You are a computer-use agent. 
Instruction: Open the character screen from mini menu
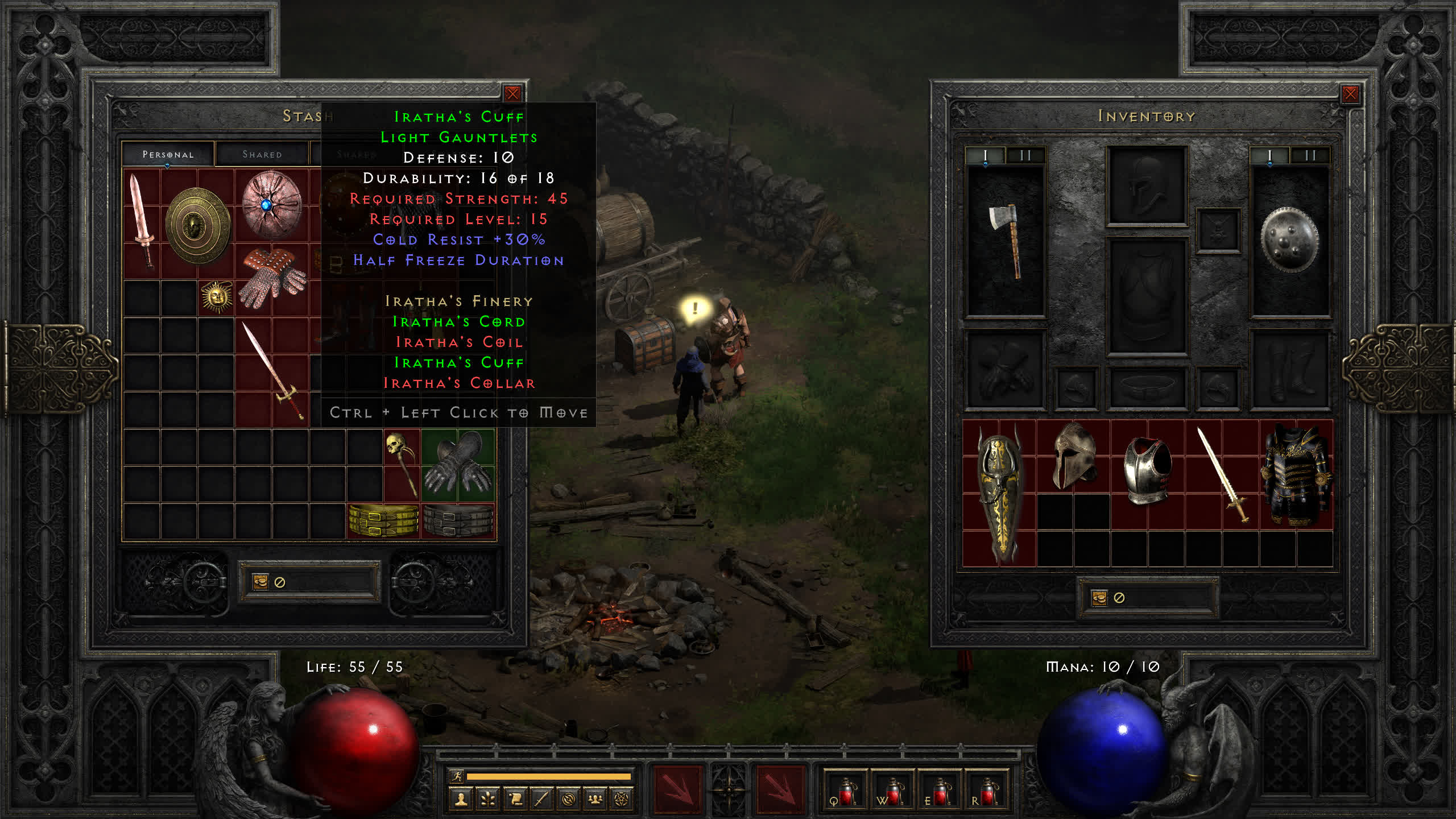(x=461, y=800)
